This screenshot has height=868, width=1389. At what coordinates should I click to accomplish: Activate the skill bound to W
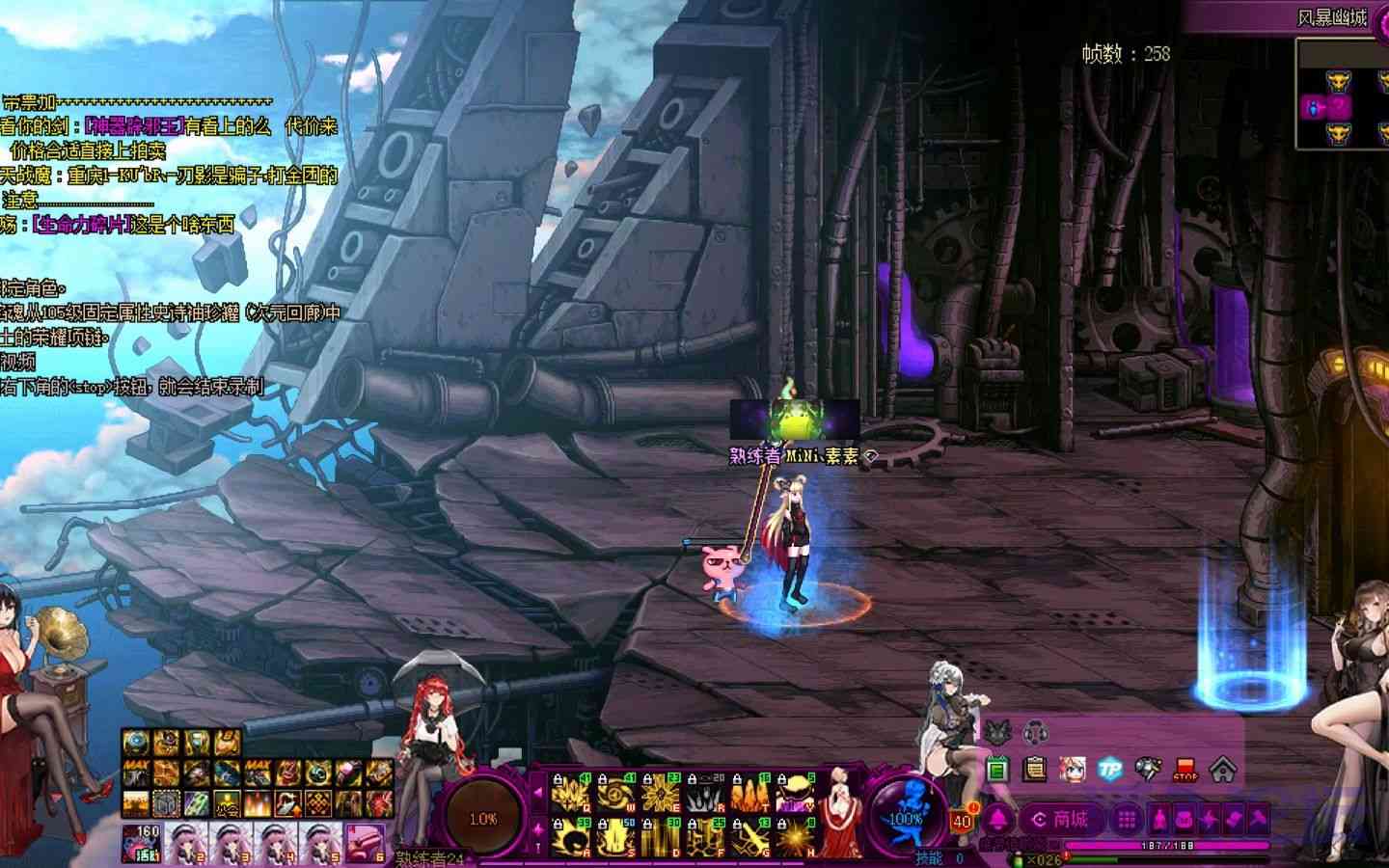[614, 793]
